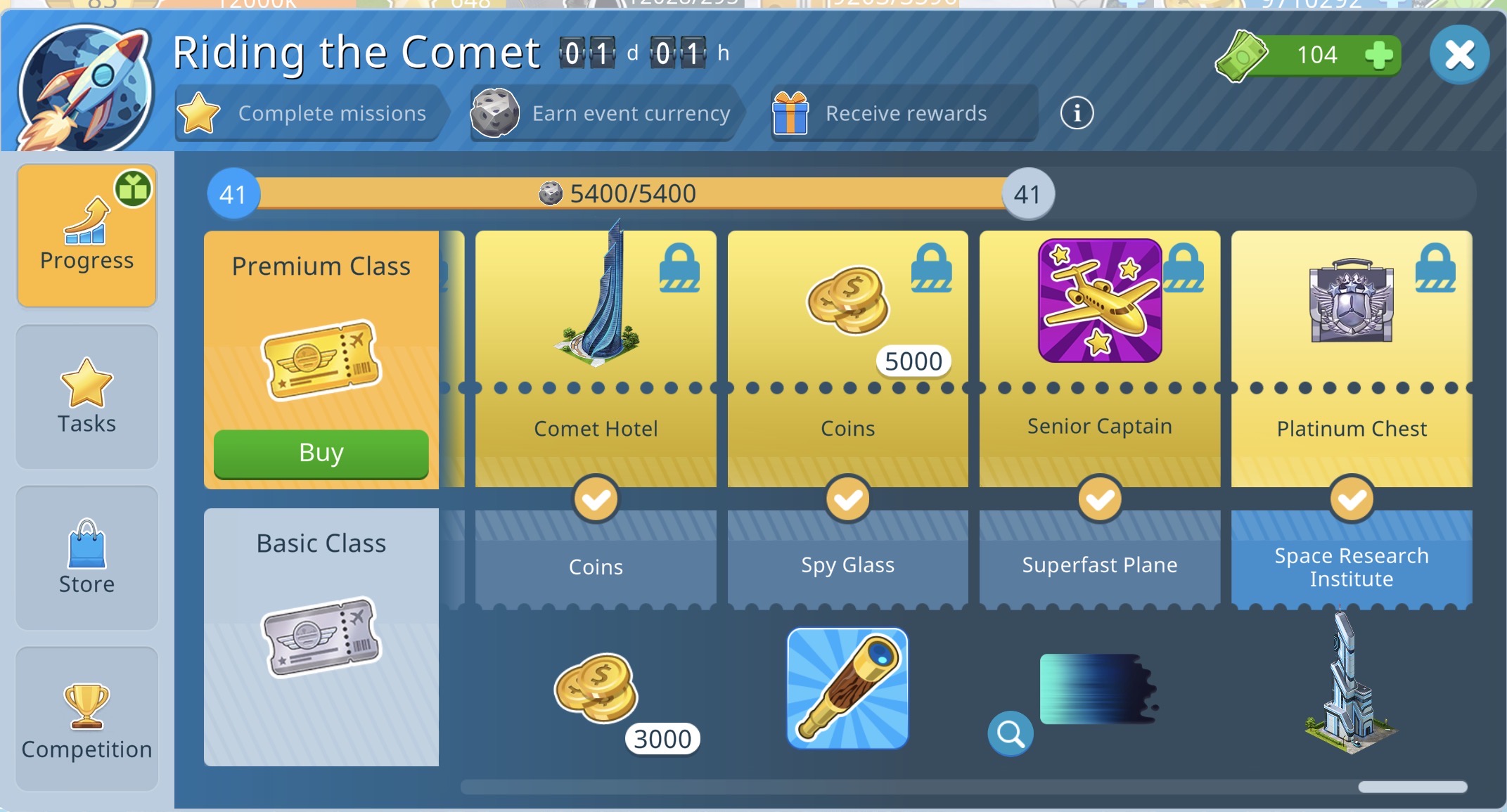Open the event info button
Screen dimensions: 1507x812
(x=1077, y=112)
